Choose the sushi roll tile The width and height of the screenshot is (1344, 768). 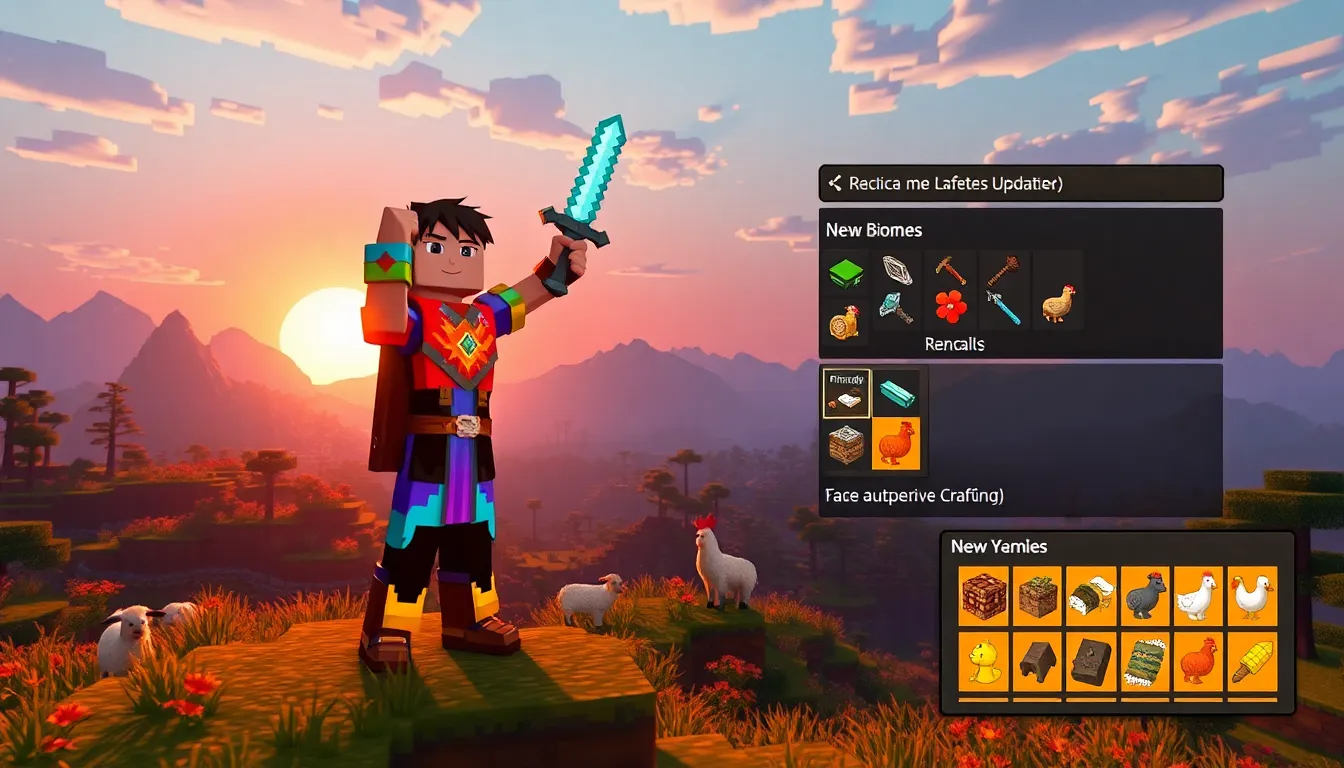[1091, 597]
